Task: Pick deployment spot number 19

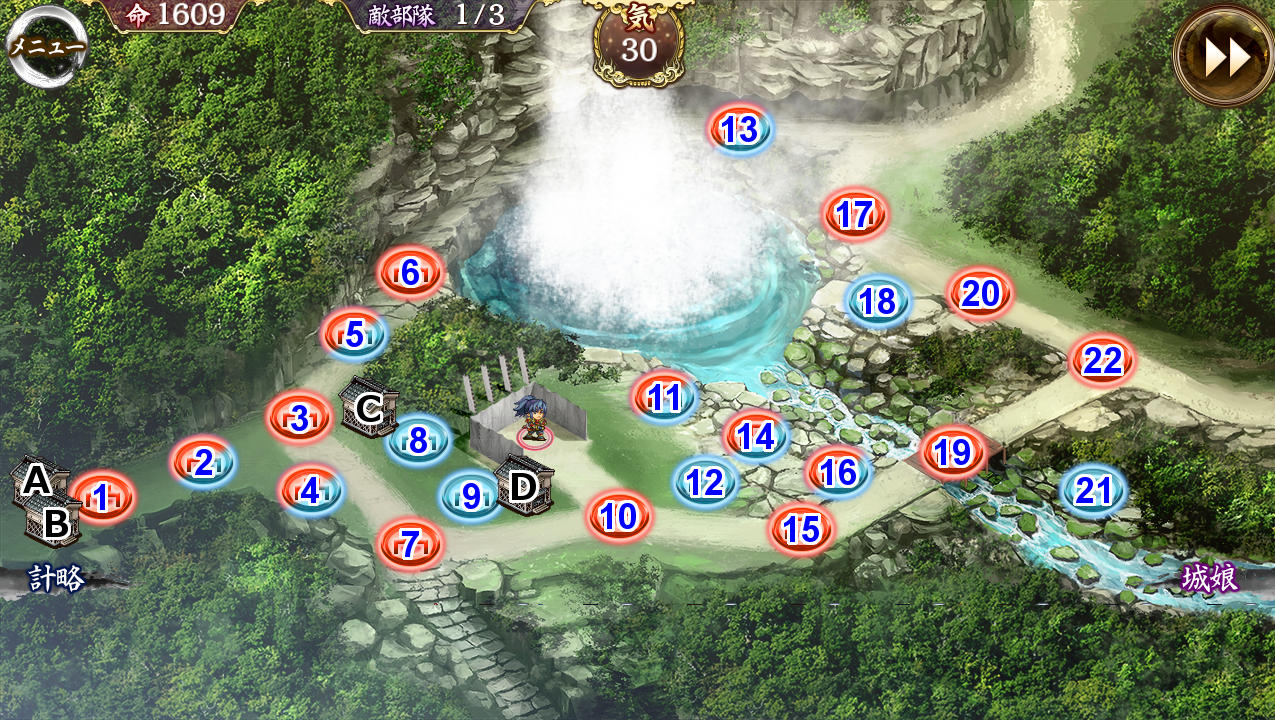Action: point(953,454)
